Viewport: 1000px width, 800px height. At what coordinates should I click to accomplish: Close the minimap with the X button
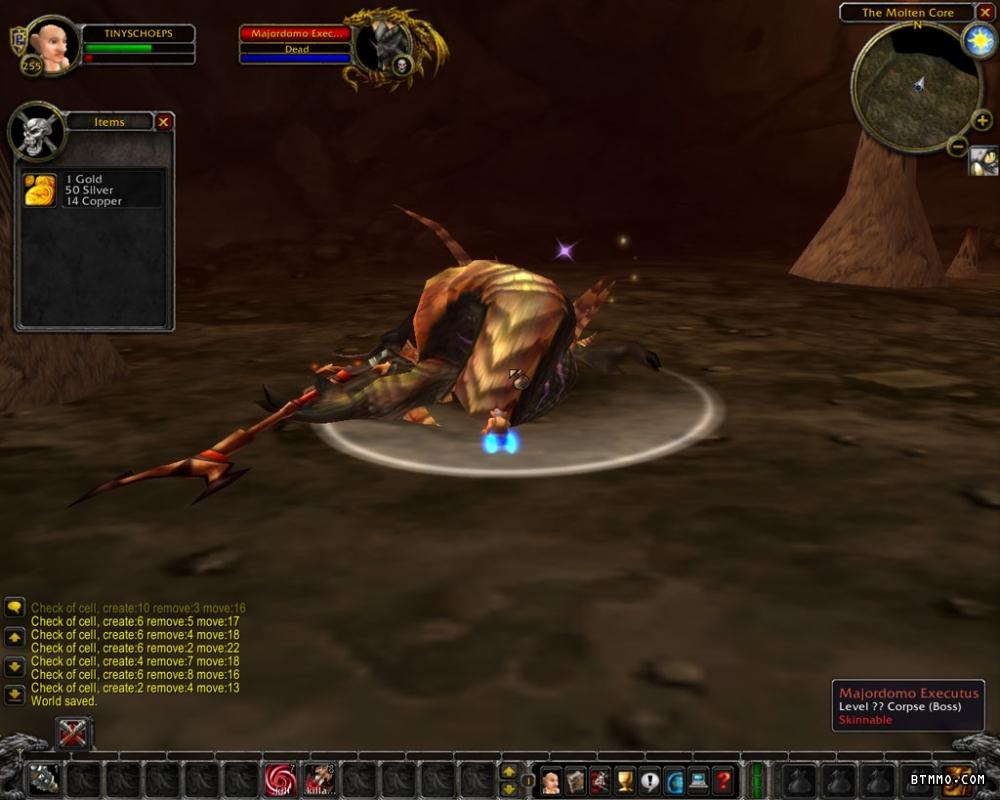tap(985, 13)
